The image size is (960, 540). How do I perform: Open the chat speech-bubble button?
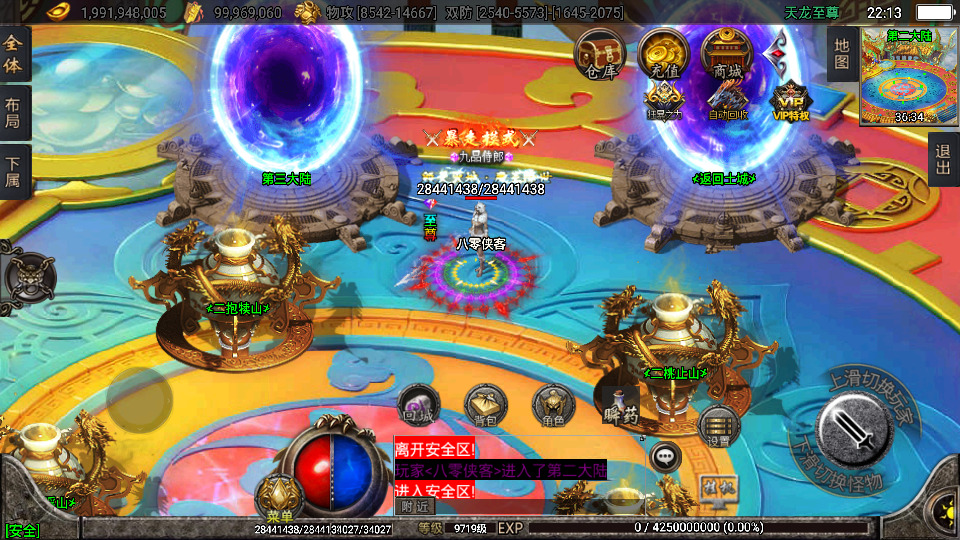point(665,457)
